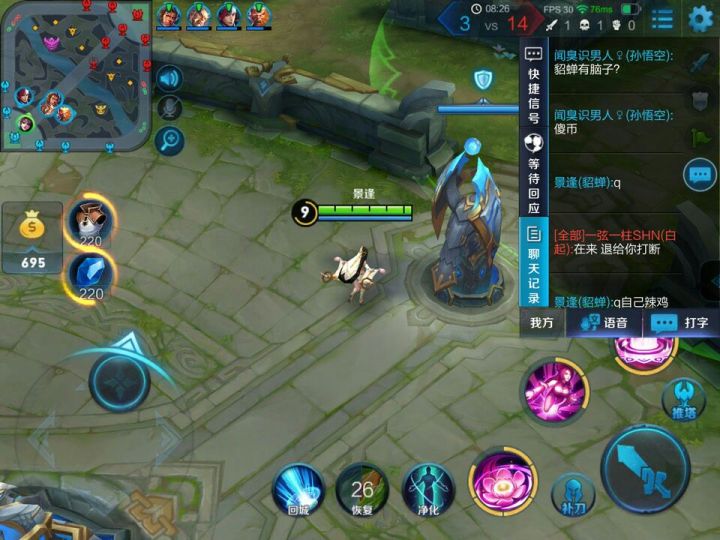Screen dimensions: 720x540
Task: Open the scoreboard list icon
Action: 662,18
